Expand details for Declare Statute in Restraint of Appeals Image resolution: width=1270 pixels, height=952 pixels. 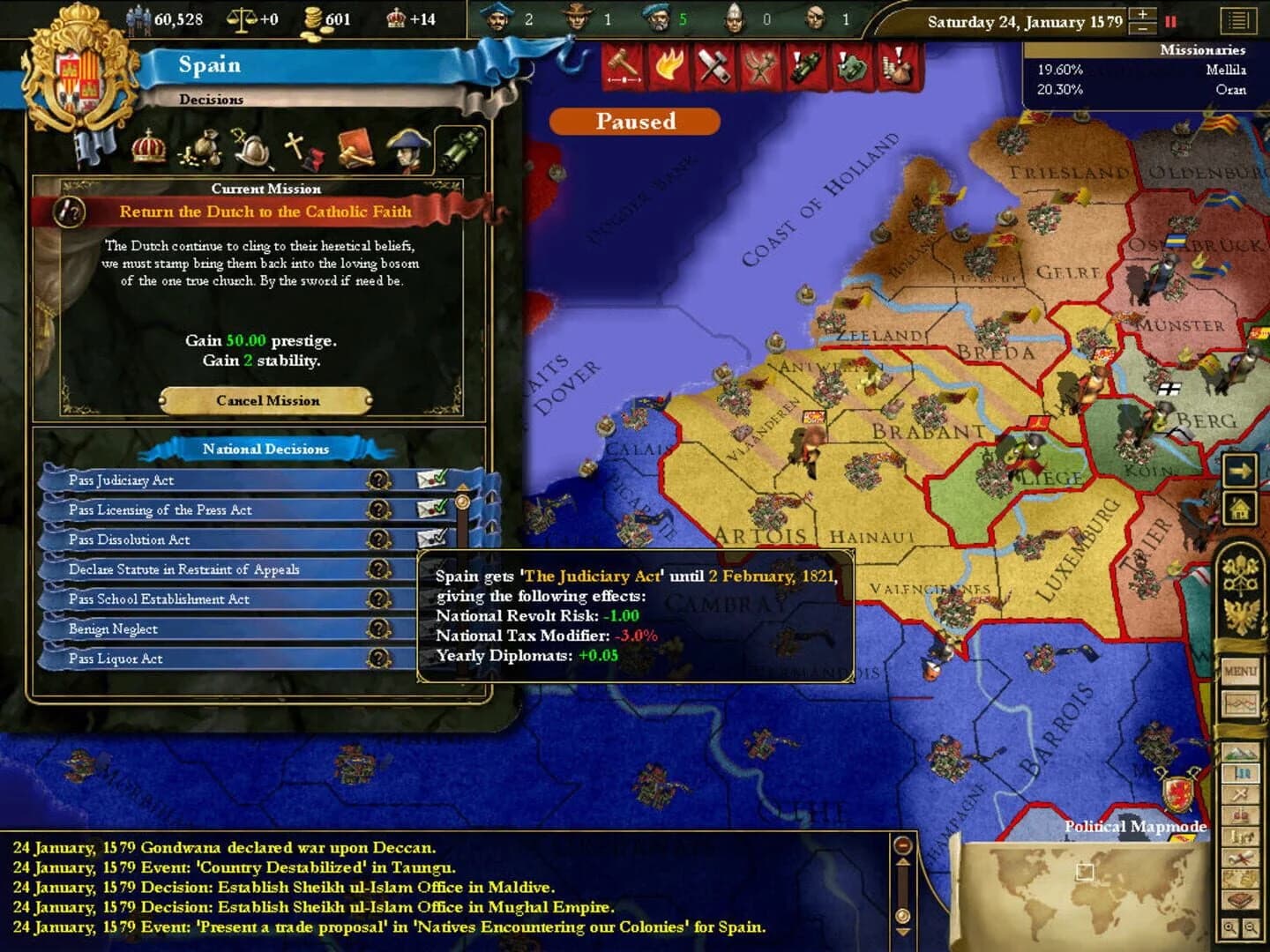coord(379,568)
